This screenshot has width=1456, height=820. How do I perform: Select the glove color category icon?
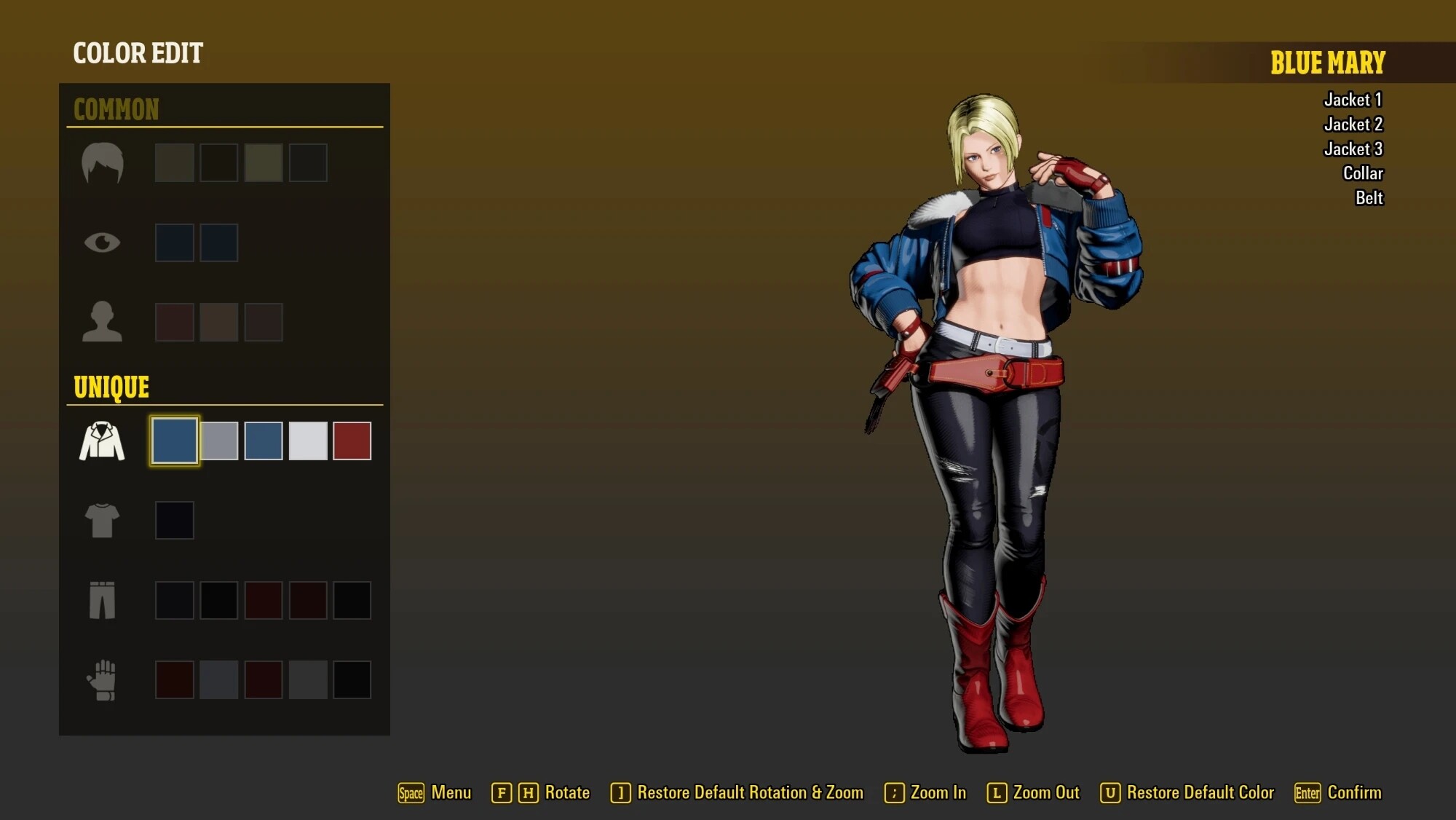pos(102,679)
